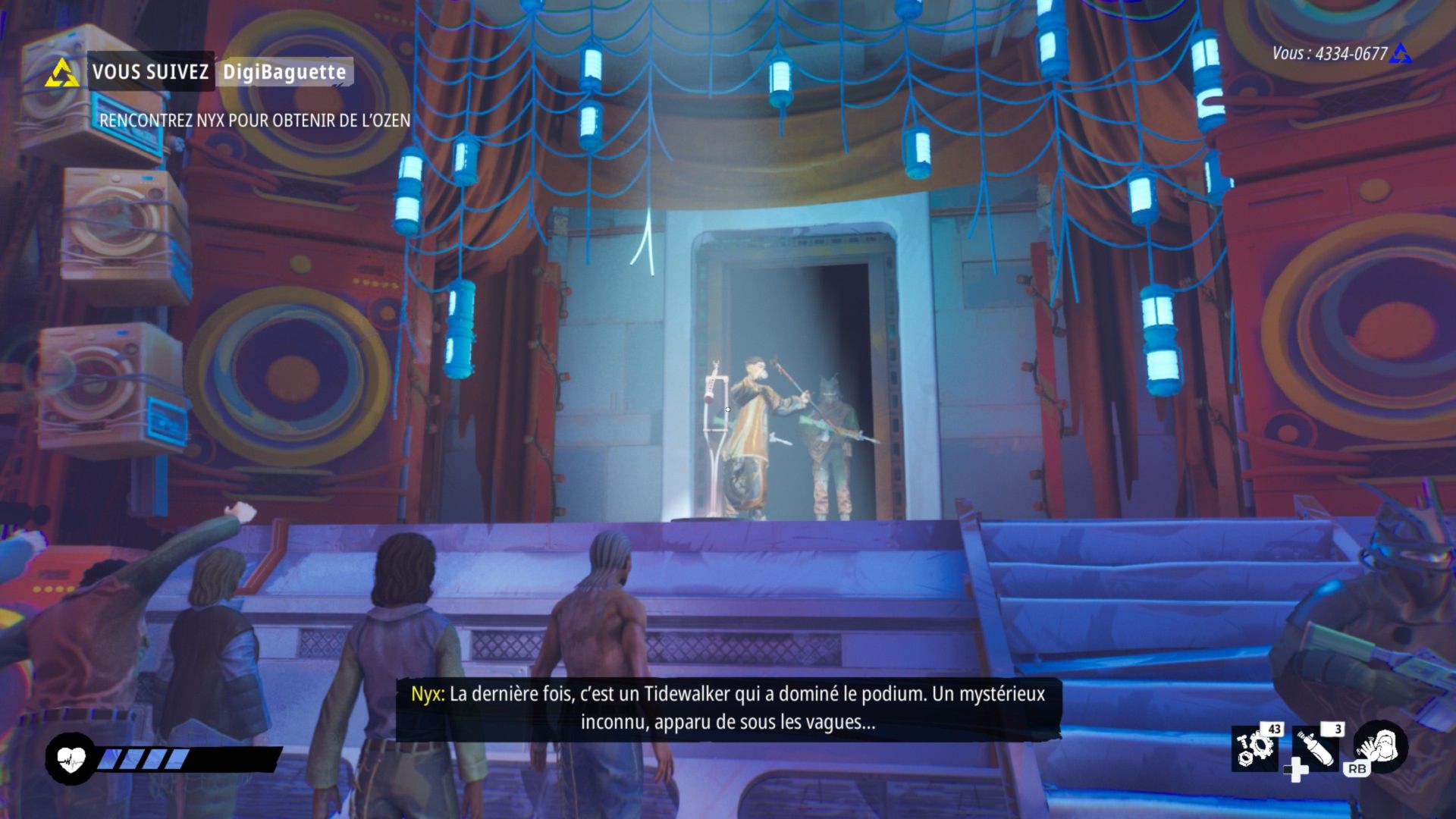Screen dimensions: 1456x819
Task: Select the blue emblem beside your player ID
Action: tap(1401, 54)
